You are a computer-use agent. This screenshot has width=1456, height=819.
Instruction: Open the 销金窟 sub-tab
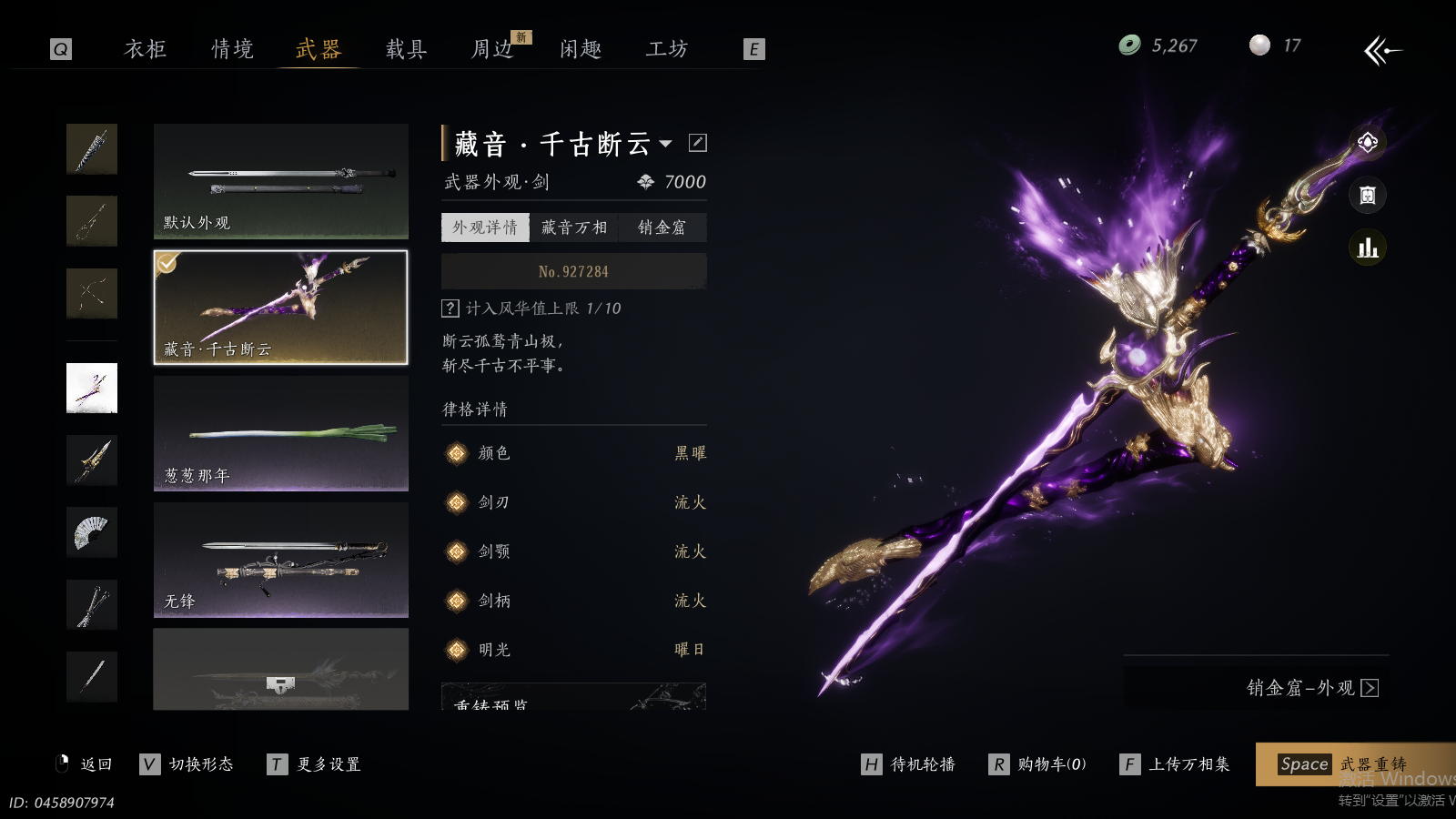(662, 227)
